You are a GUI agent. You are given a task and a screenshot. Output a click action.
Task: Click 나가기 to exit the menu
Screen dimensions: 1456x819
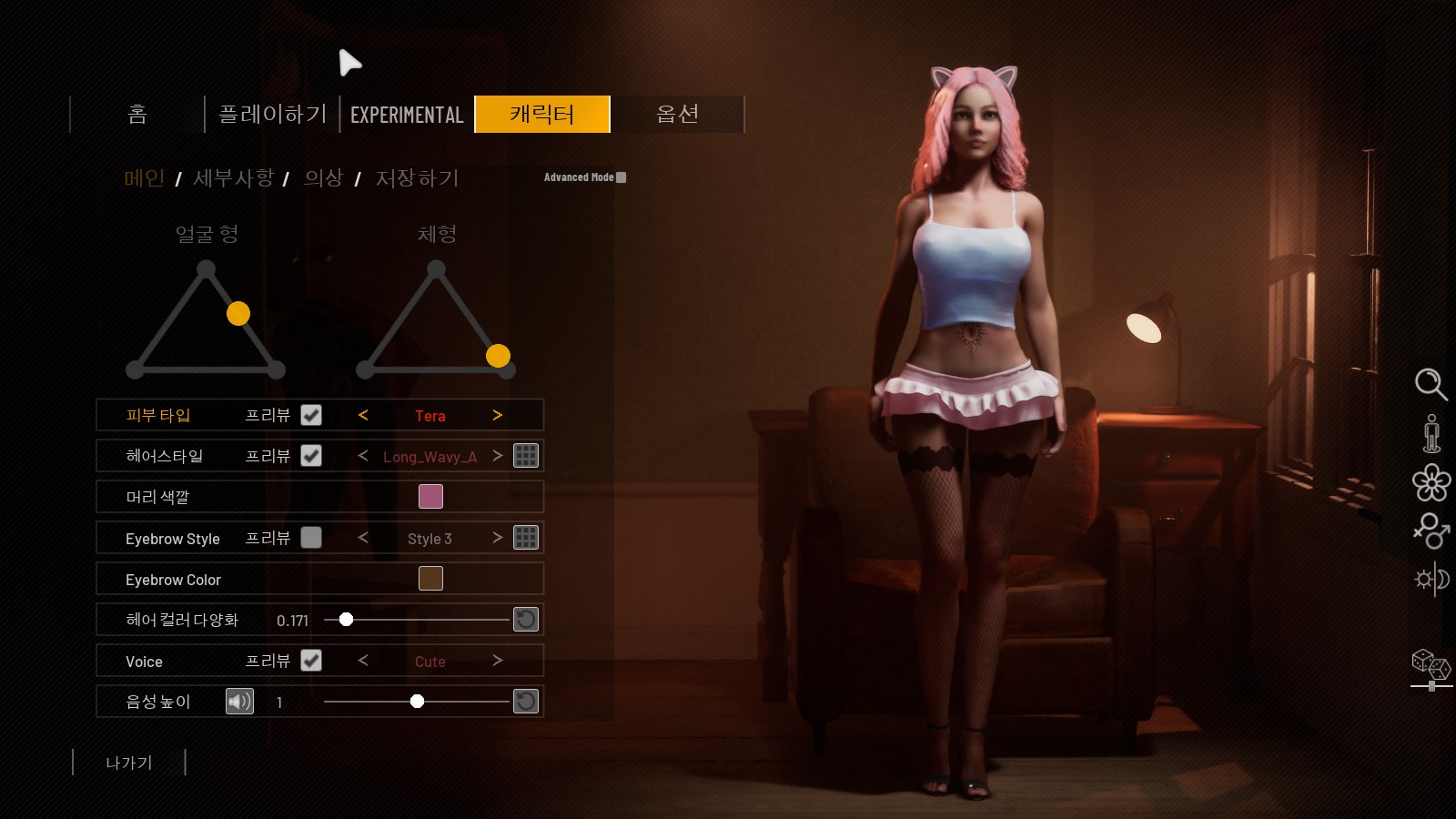click(x=129, y=763)
